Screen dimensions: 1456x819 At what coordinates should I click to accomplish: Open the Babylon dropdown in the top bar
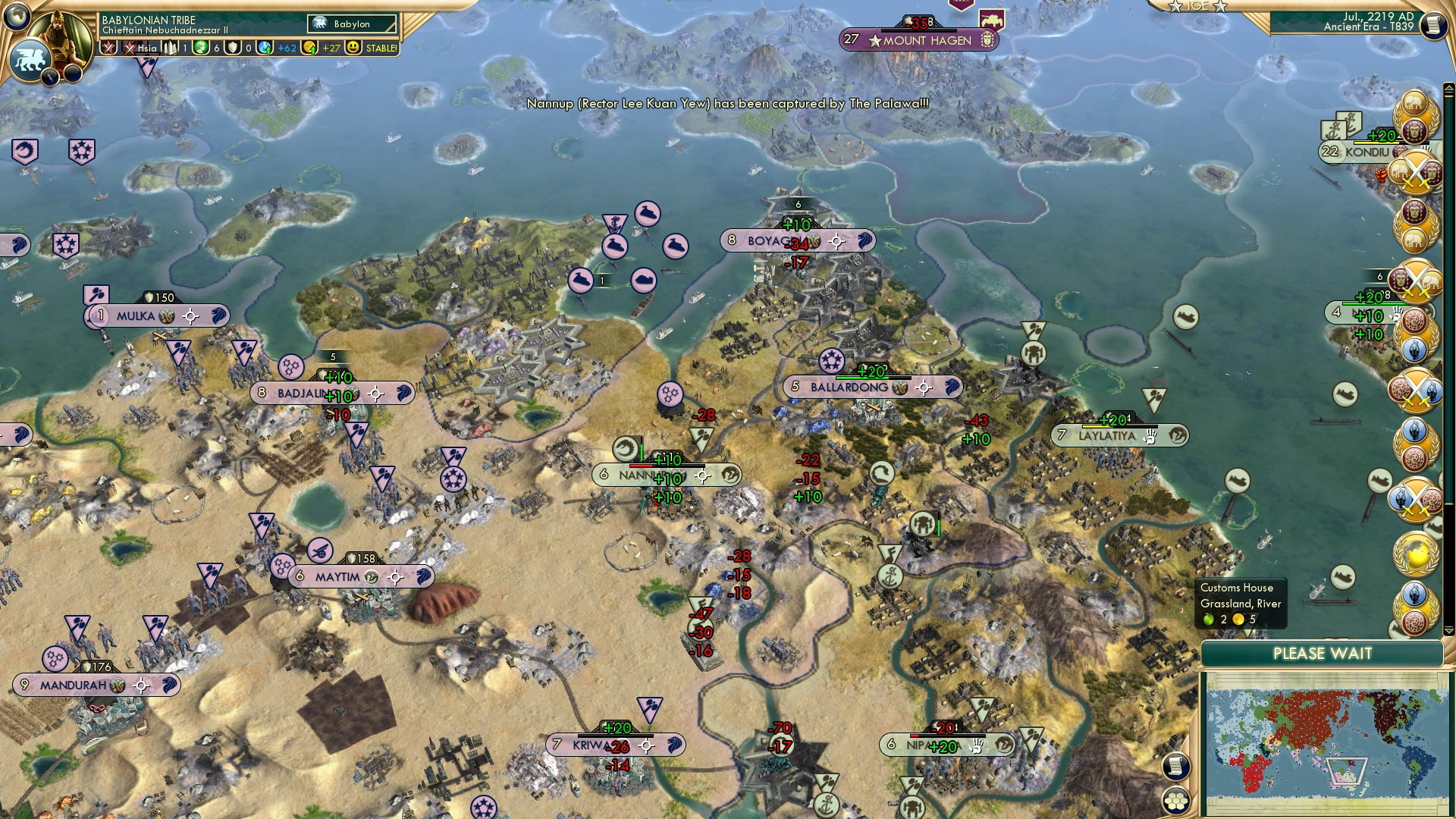pyautogui.click(x=350, y=24)
